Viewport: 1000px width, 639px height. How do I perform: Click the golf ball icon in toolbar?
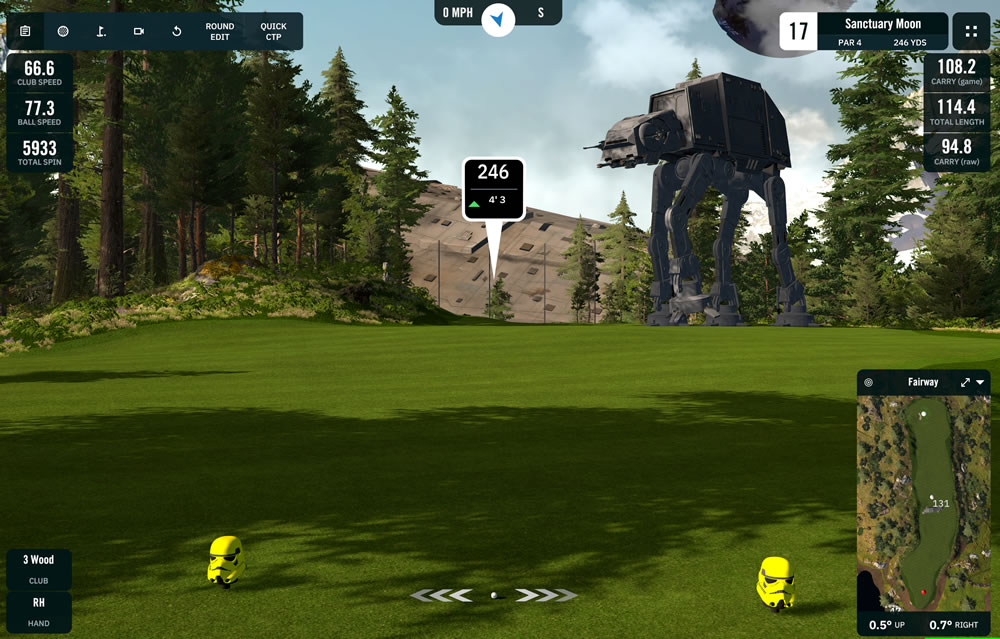63,31
